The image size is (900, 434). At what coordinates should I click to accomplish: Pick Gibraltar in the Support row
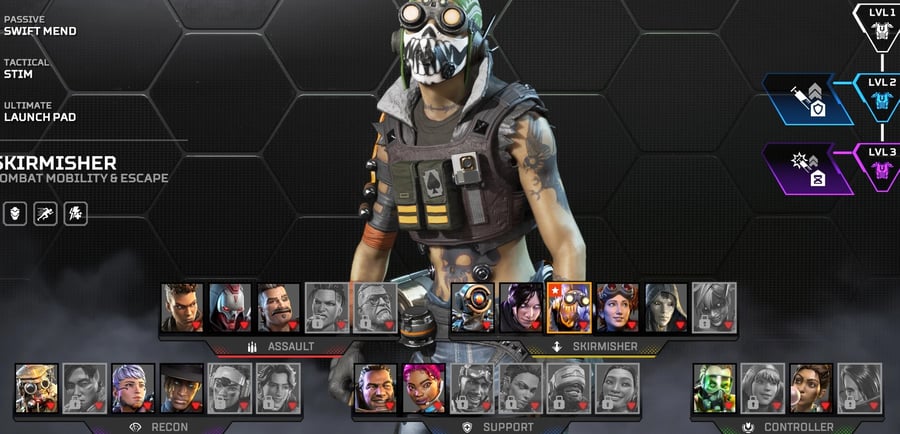pos(375,387)
